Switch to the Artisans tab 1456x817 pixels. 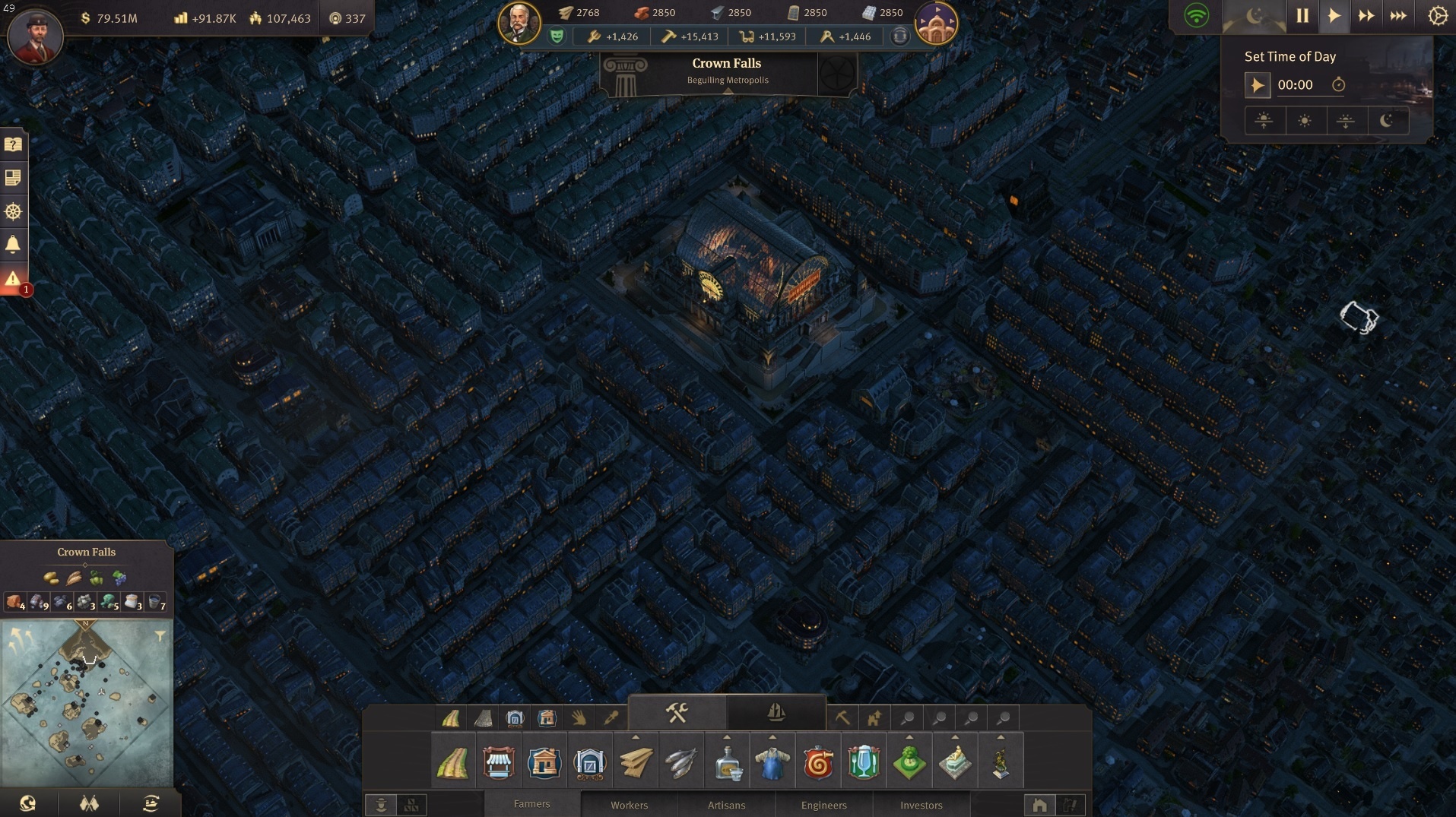(726, 805)
